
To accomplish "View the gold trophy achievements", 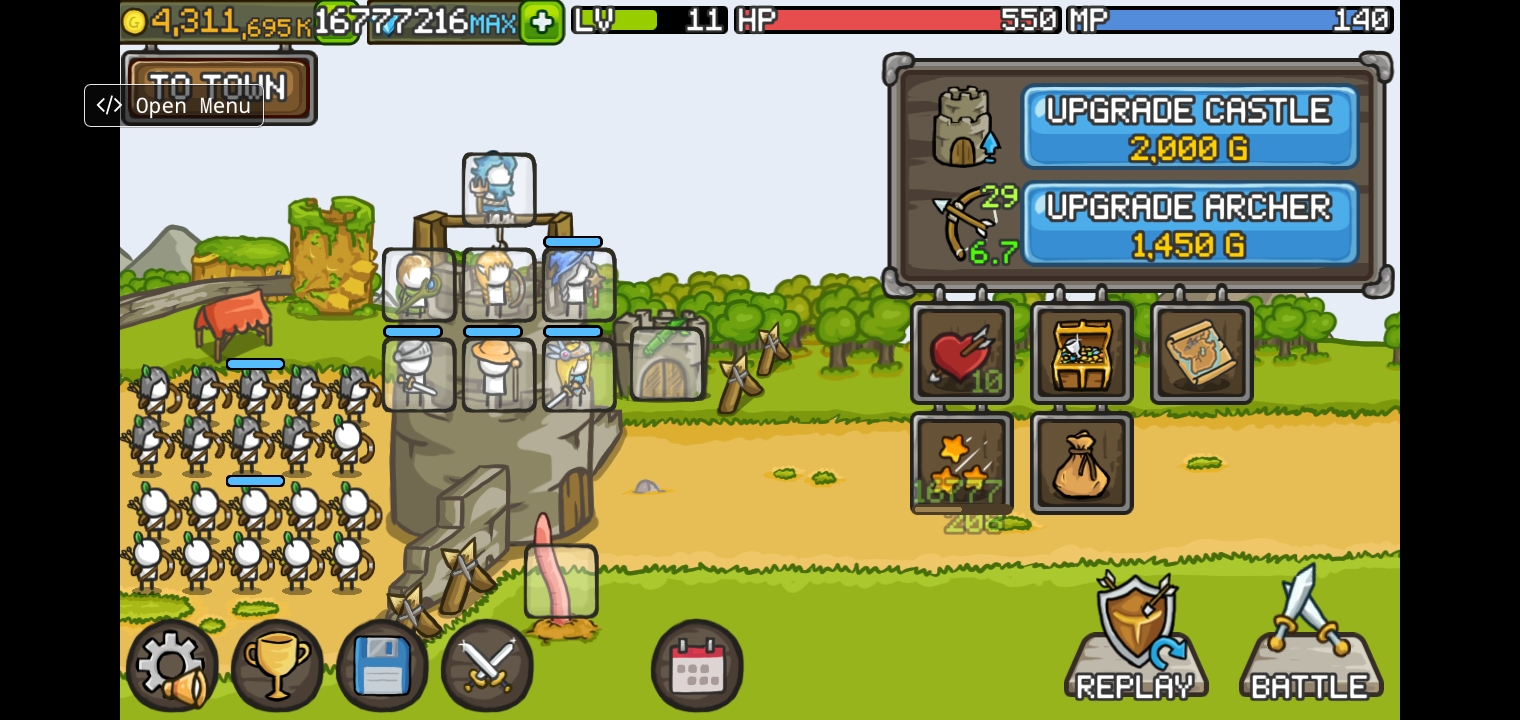I will pyautogui.click(x=277, y=665).
